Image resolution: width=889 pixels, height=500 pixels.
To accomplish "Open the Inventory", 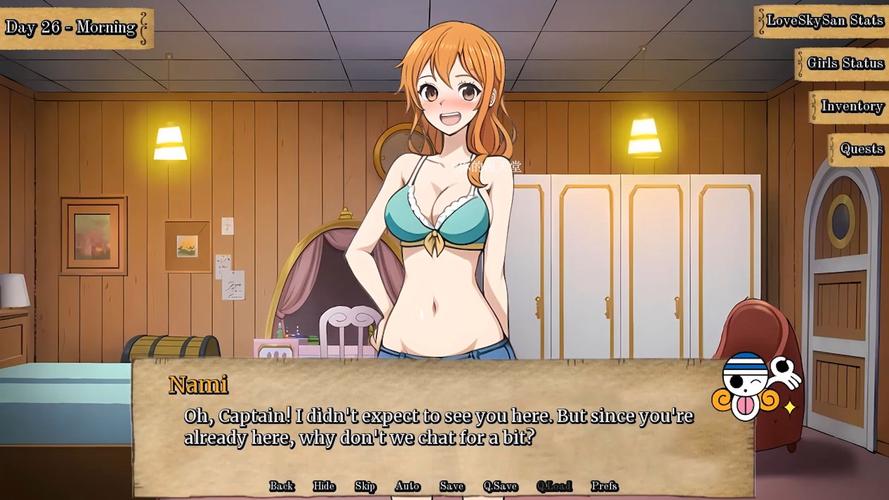I will pyautogui.click(x=851, y=107).
